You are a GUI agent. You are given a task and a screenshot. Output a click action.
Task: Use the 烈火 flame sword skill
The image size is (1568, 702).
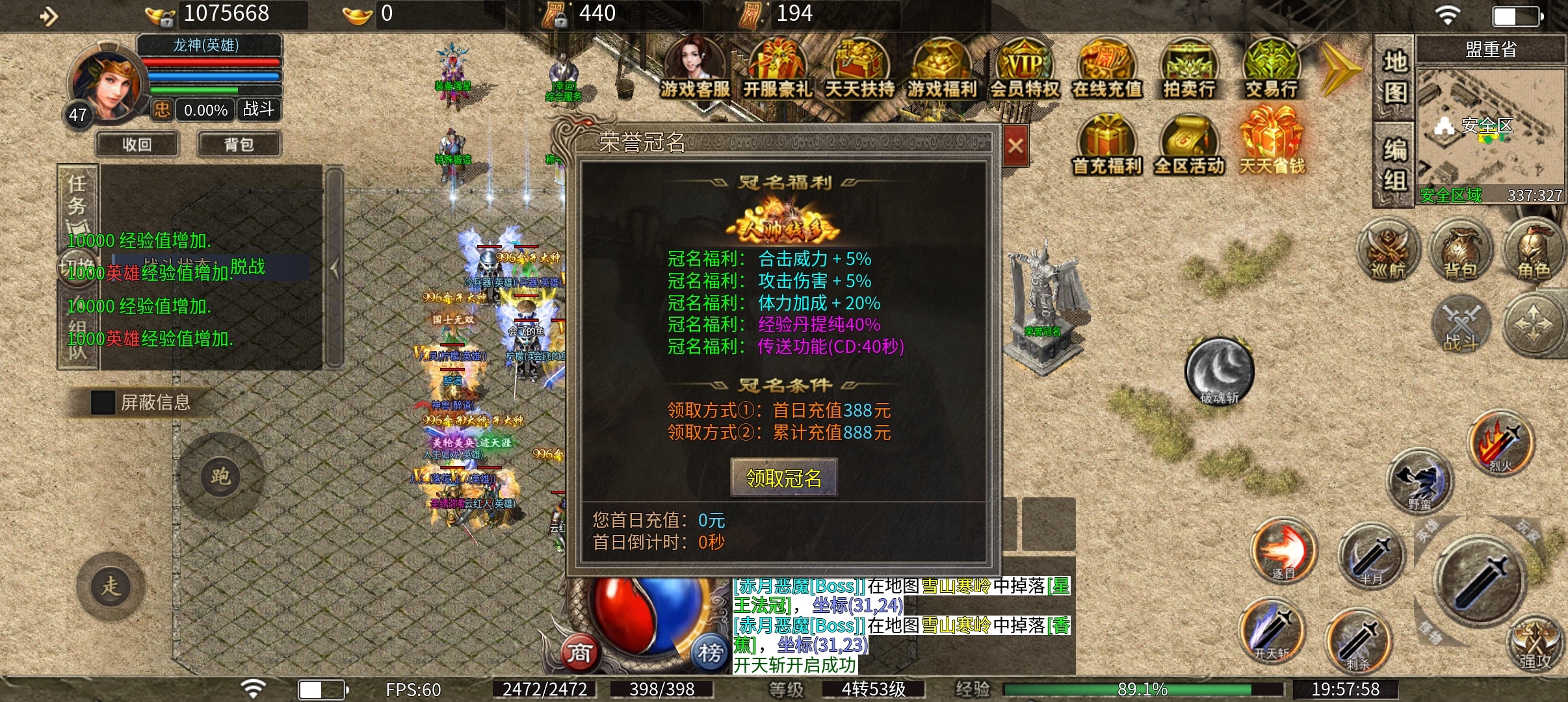(1501, 443)
